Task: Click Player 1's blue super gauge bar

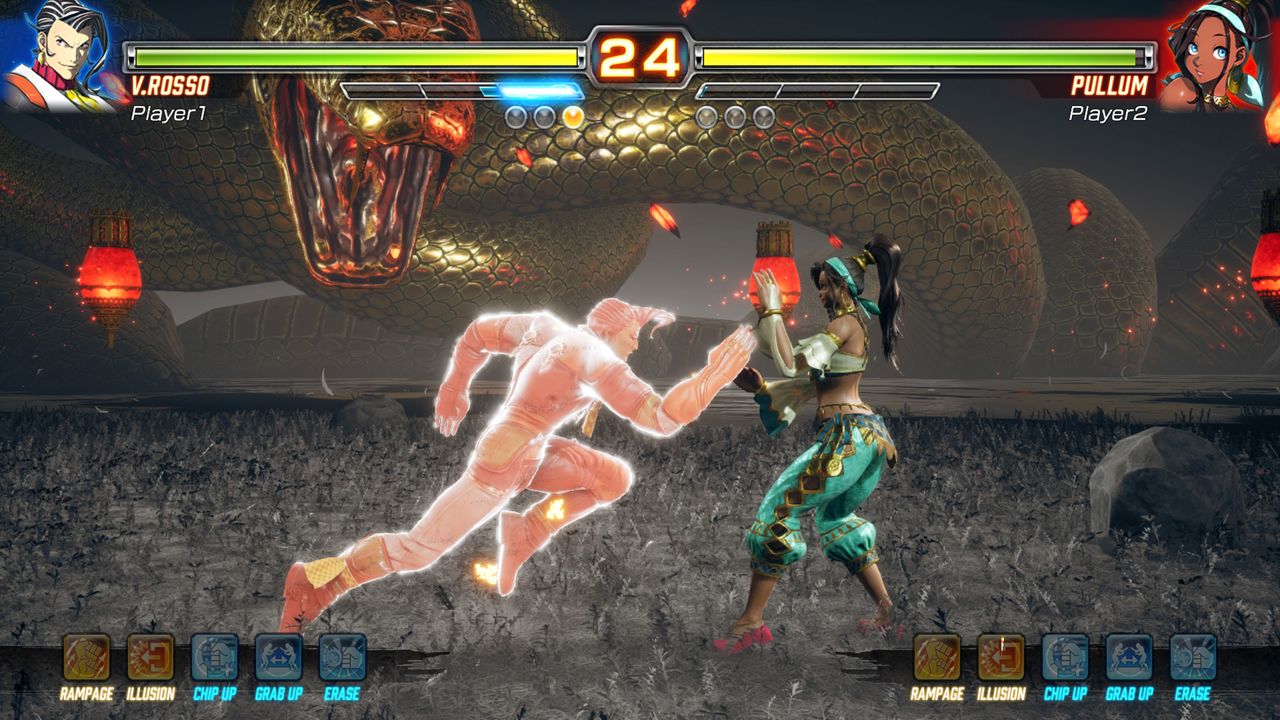Action: (x=530, y=89)
